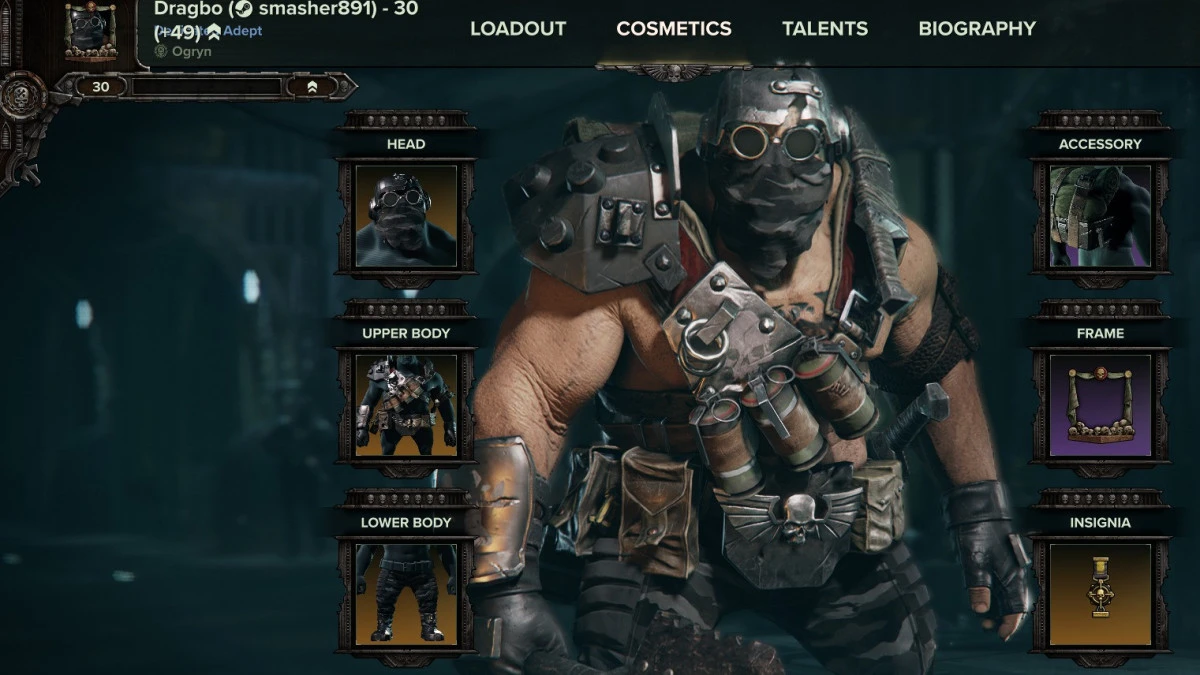
Task: Click the Accessory cosmetic slot
Action: coord(1100,216)
